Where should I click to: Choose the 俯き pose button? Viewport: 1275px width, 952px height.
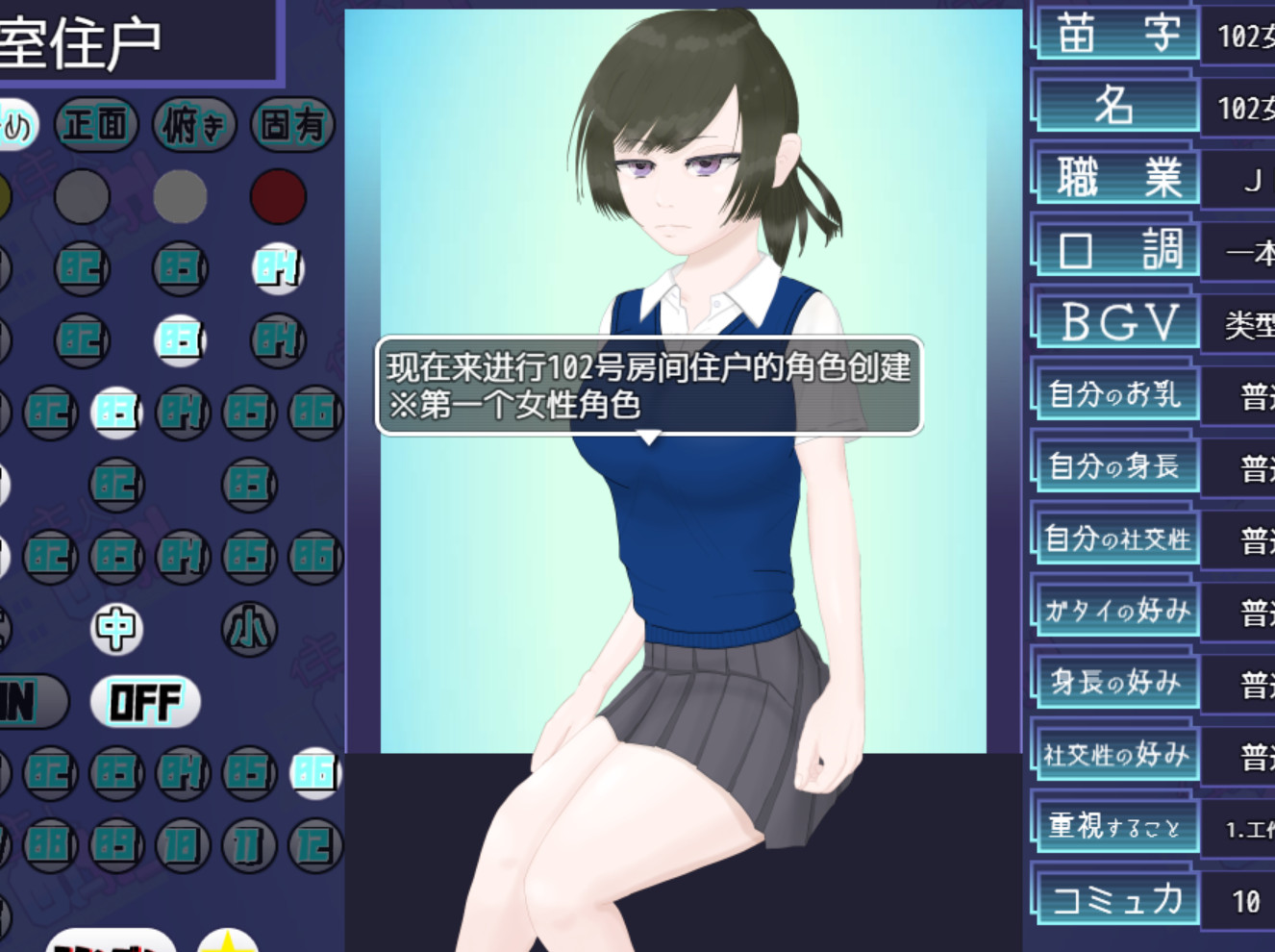(x=194, y=124)
